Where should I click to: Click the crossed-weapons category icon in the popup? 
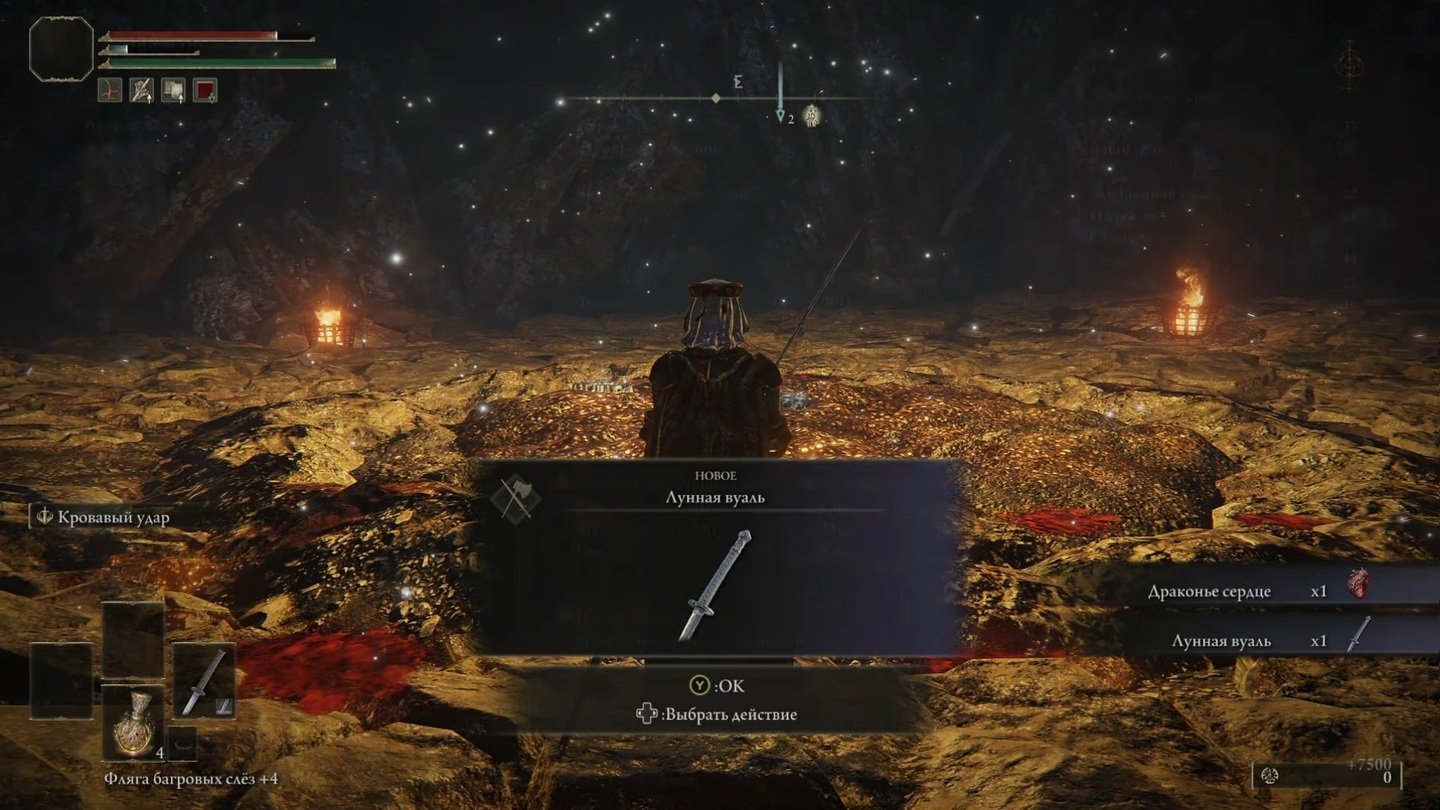(x=516, y=499)
